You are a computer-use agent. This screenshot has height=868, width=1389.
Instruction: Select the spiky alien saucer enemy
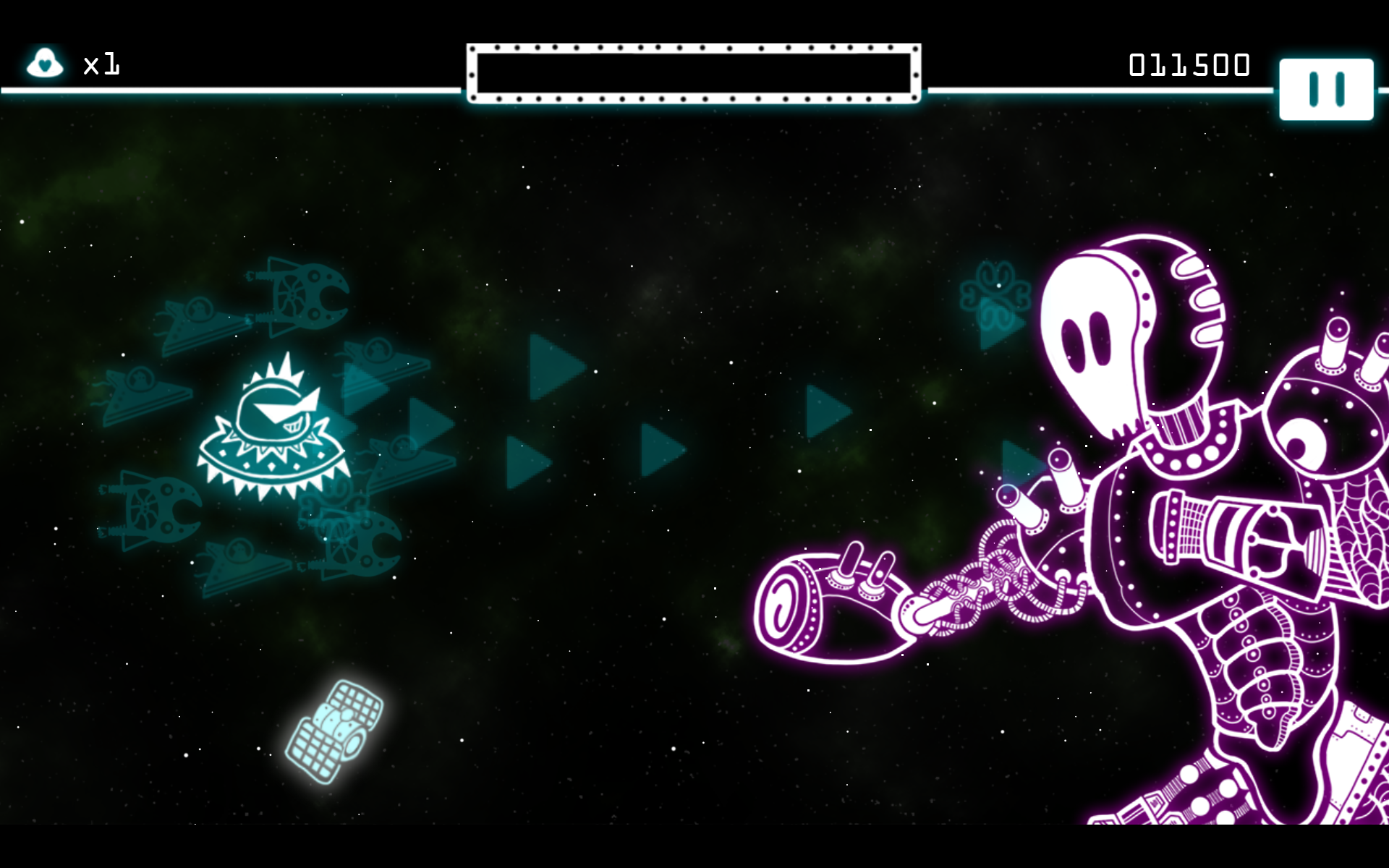275,427
